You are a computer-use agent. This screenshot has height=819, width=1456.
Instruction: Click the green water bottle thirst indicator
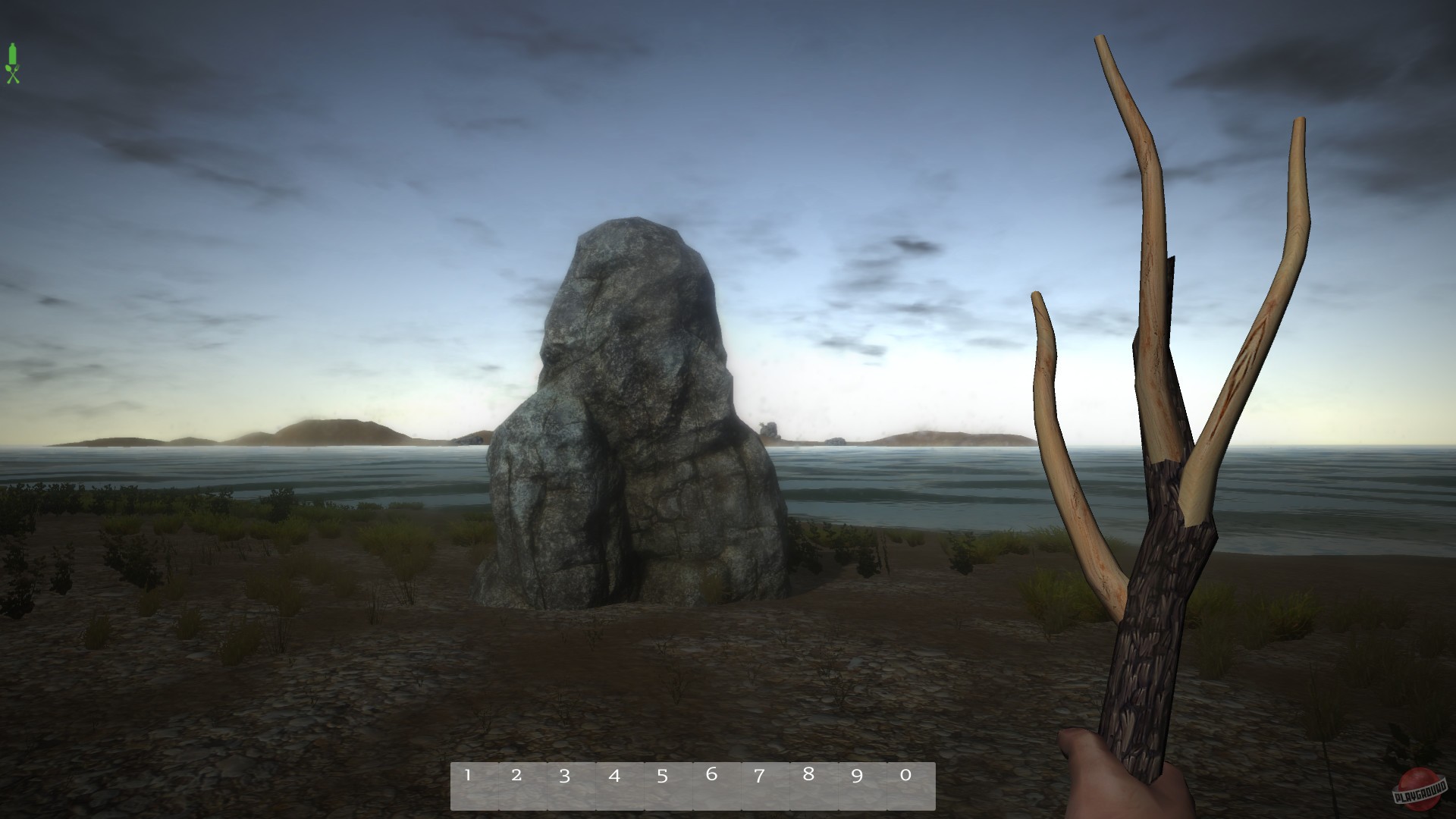point(11,55)
